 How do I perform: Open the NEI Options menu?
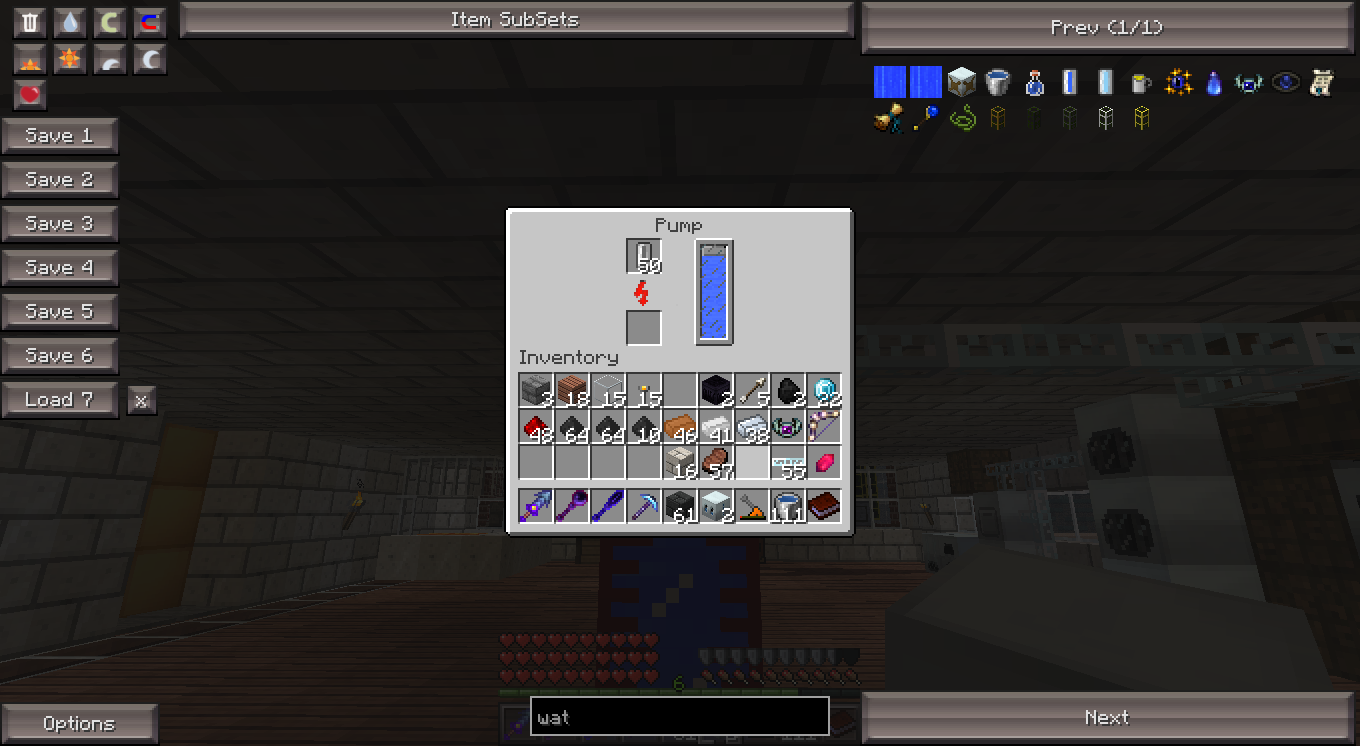click(79, 723)
